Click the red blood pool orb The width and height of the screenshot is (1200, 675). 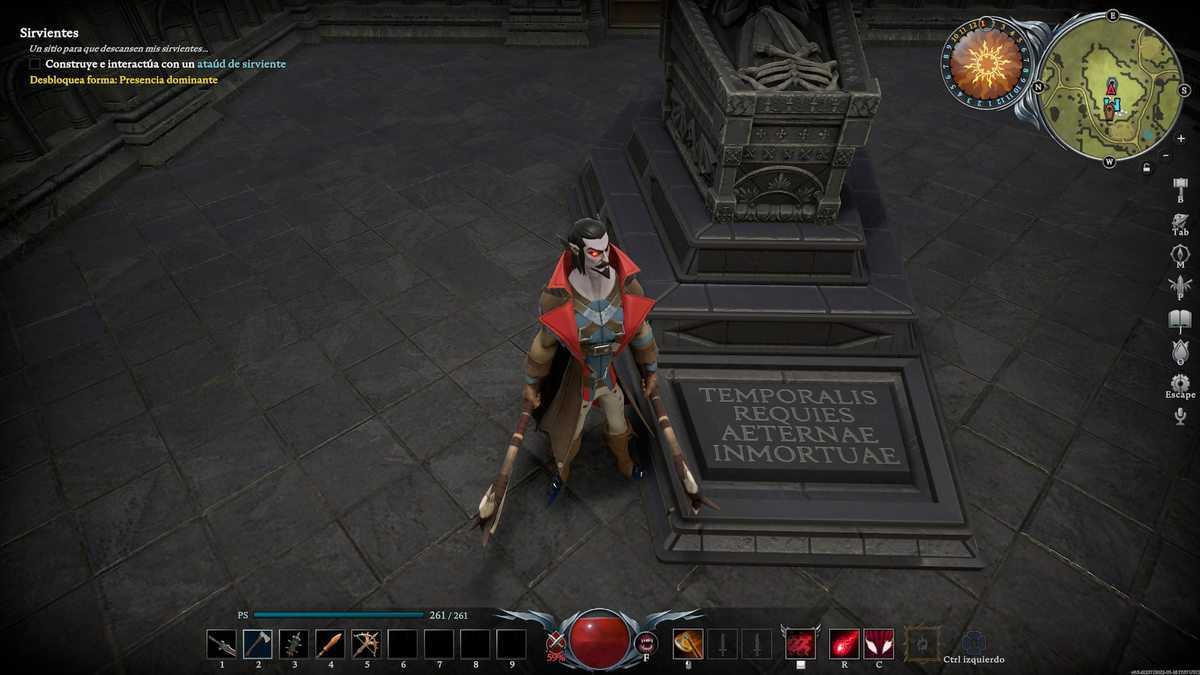click(x=600, y=638)
